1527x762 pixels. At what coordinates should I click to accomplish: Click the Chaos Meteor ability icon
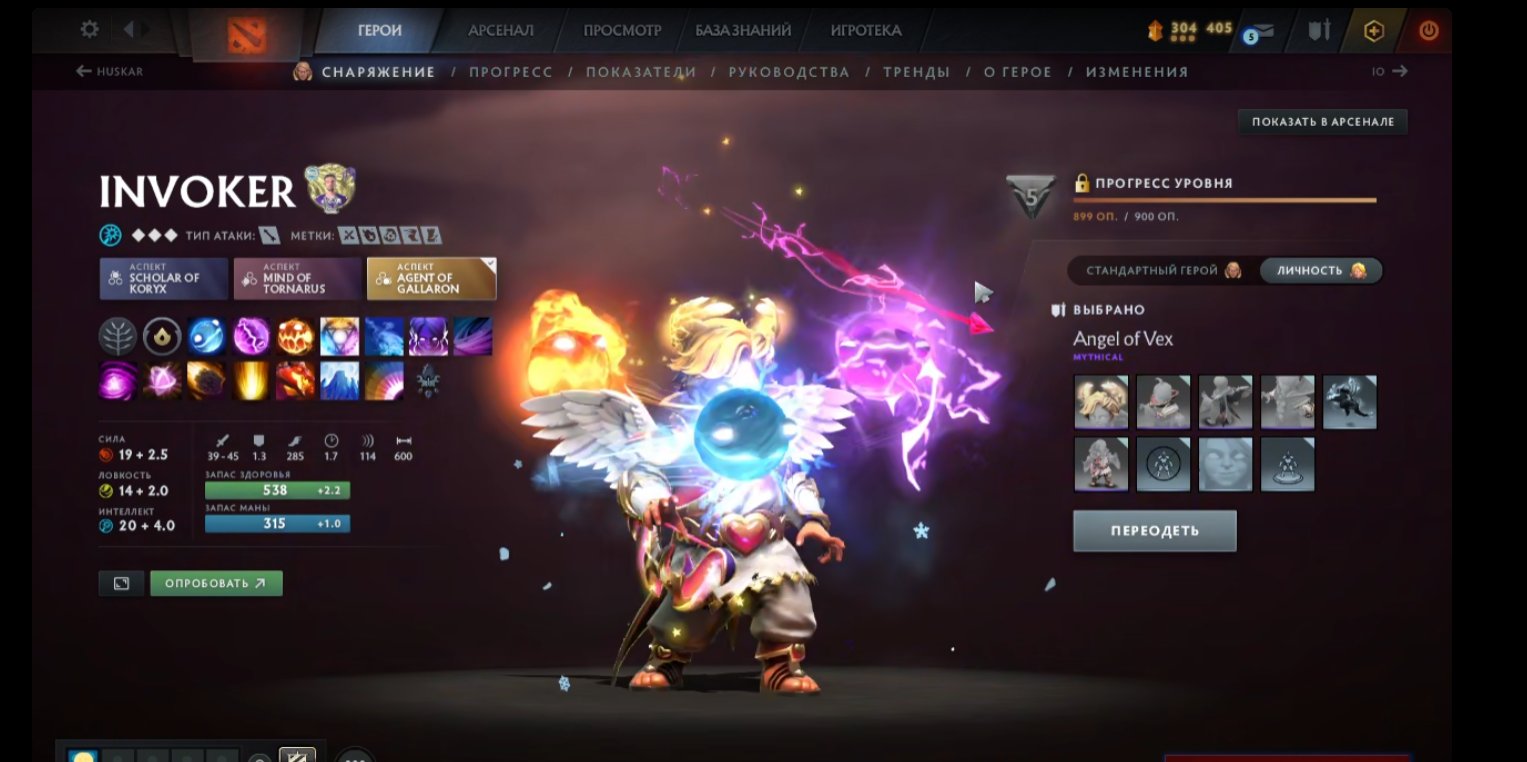[207, 381]
